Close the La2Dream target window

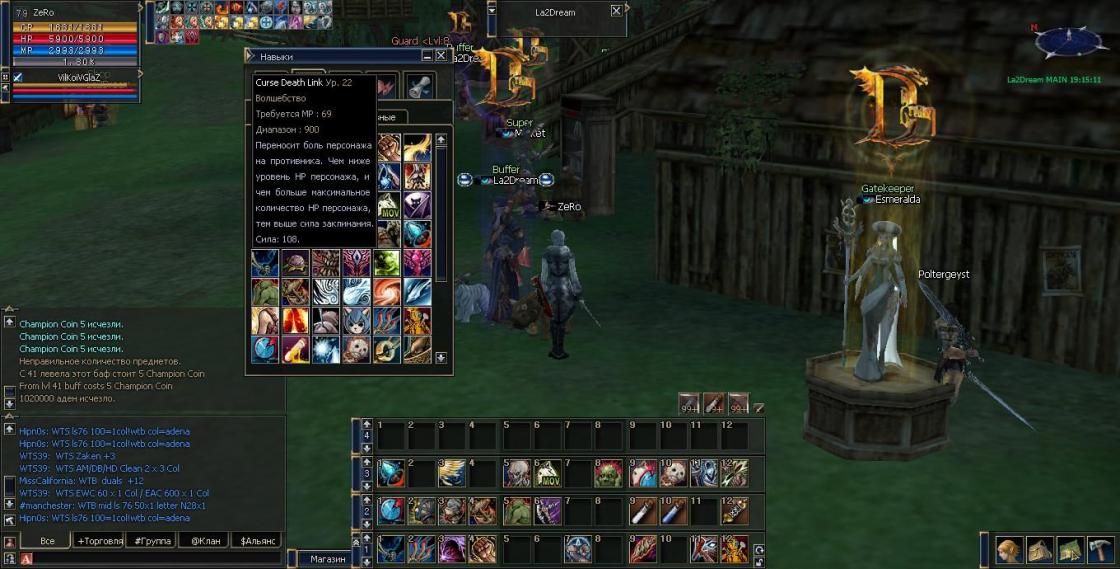pos(616,11)
